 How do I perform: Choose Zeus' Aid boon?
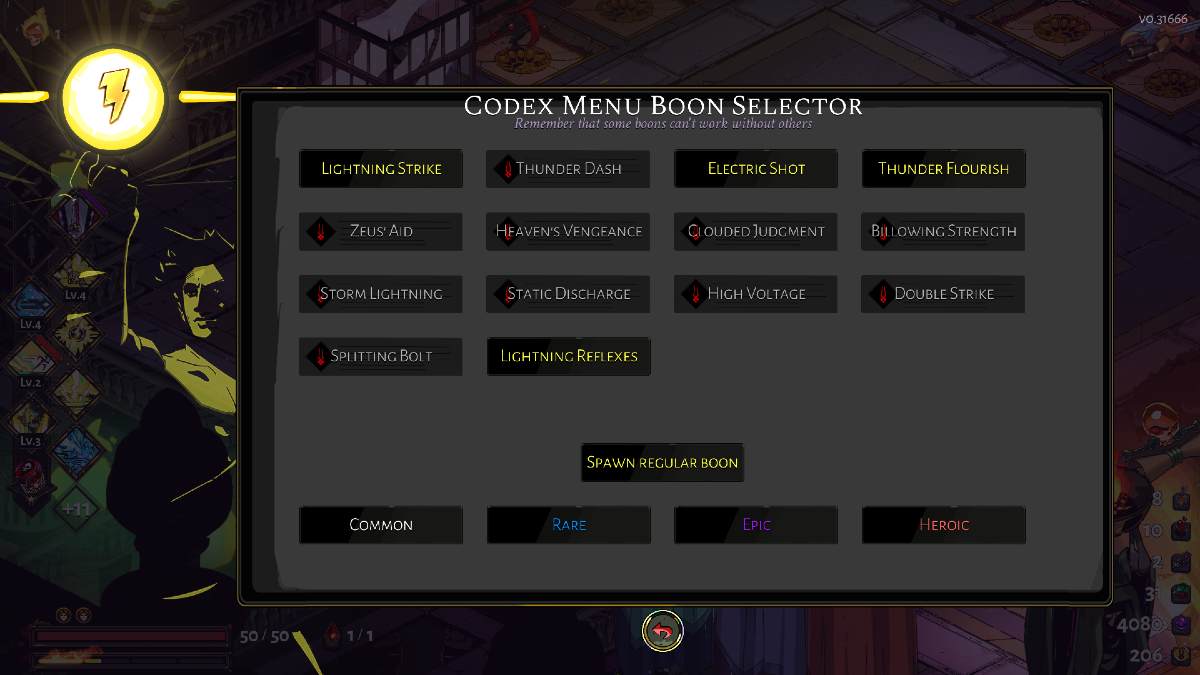[381, 231]
